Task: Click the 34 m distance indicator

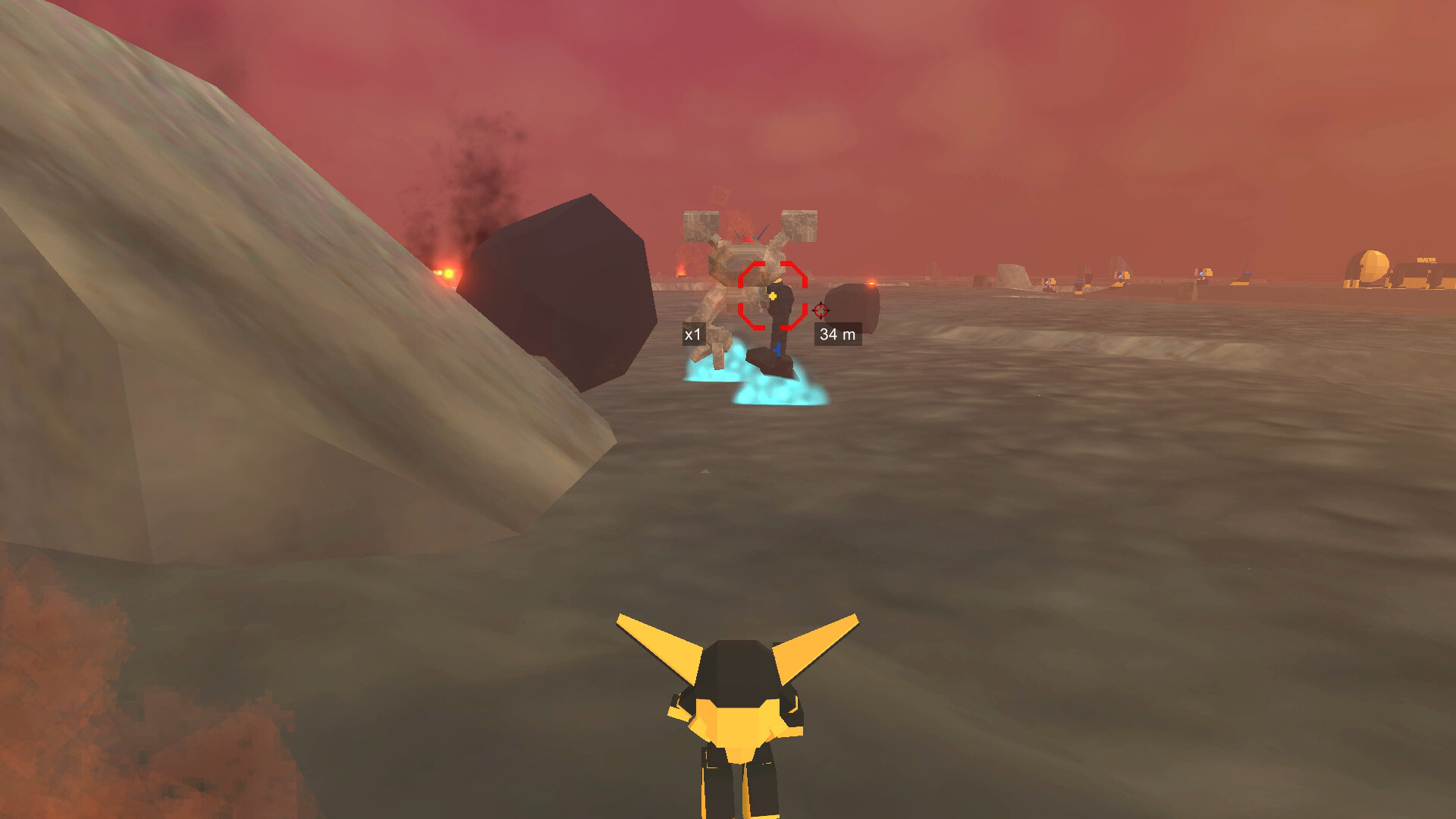Action: (x=838, y=334)
